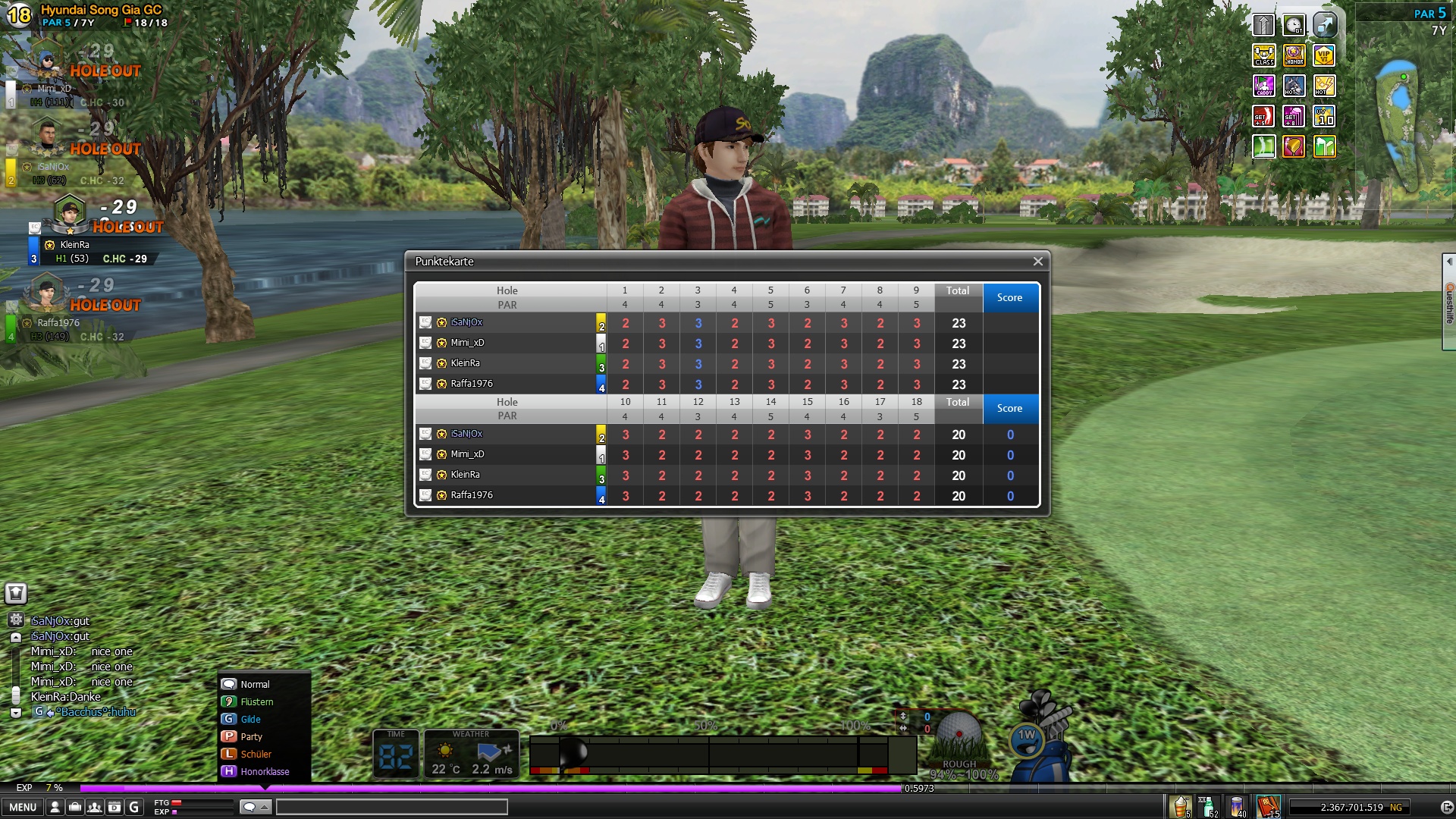This screenshot has width=1456, height=819.
Task: Click the chat text input field
Action: tap(391, 807)
